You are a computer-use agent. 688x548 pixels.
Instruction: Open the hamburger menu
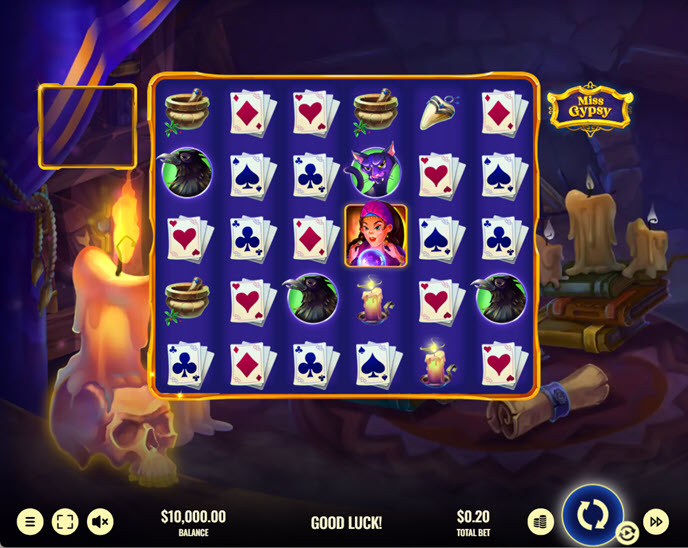30,521
